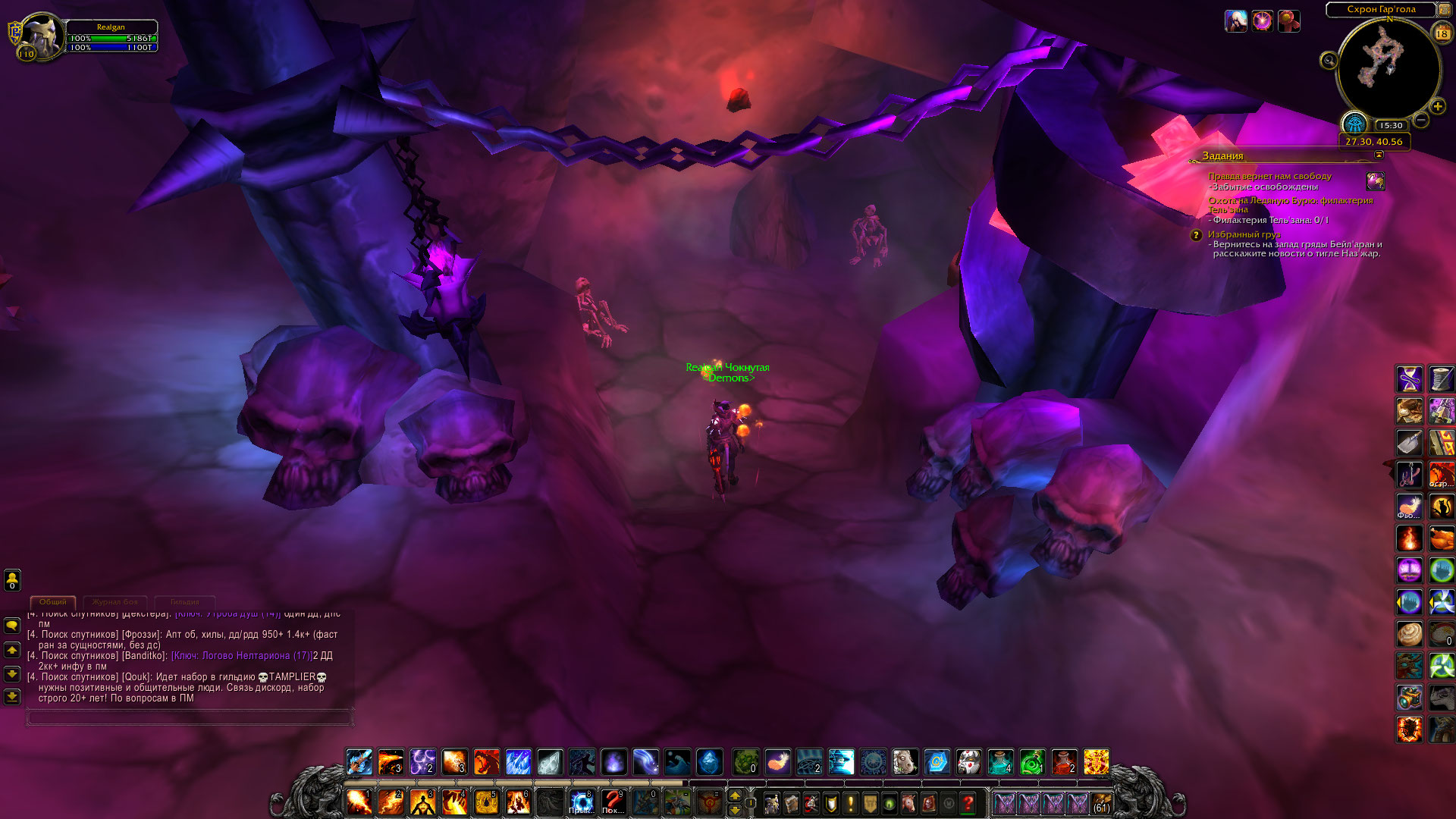Switch to the Журнал боя chat tab
Viewport: 1456px width, 819px height.
[x=115, y=602]
